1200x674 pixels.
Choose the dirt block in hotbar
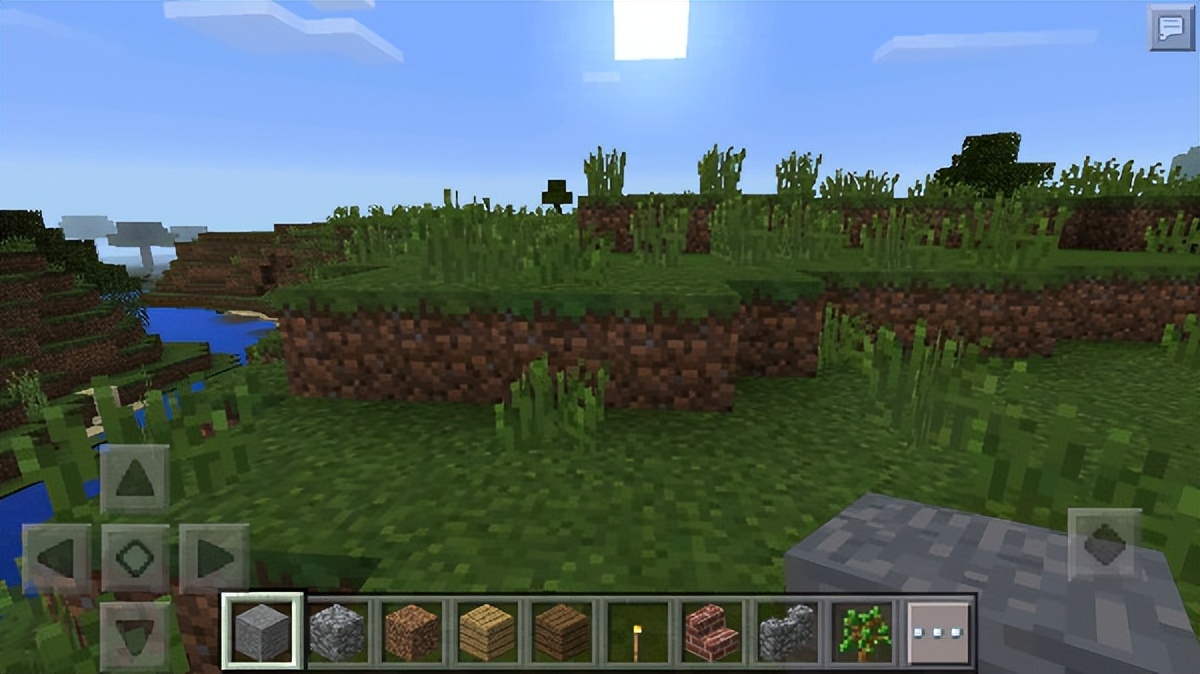(x=412, y=633)
